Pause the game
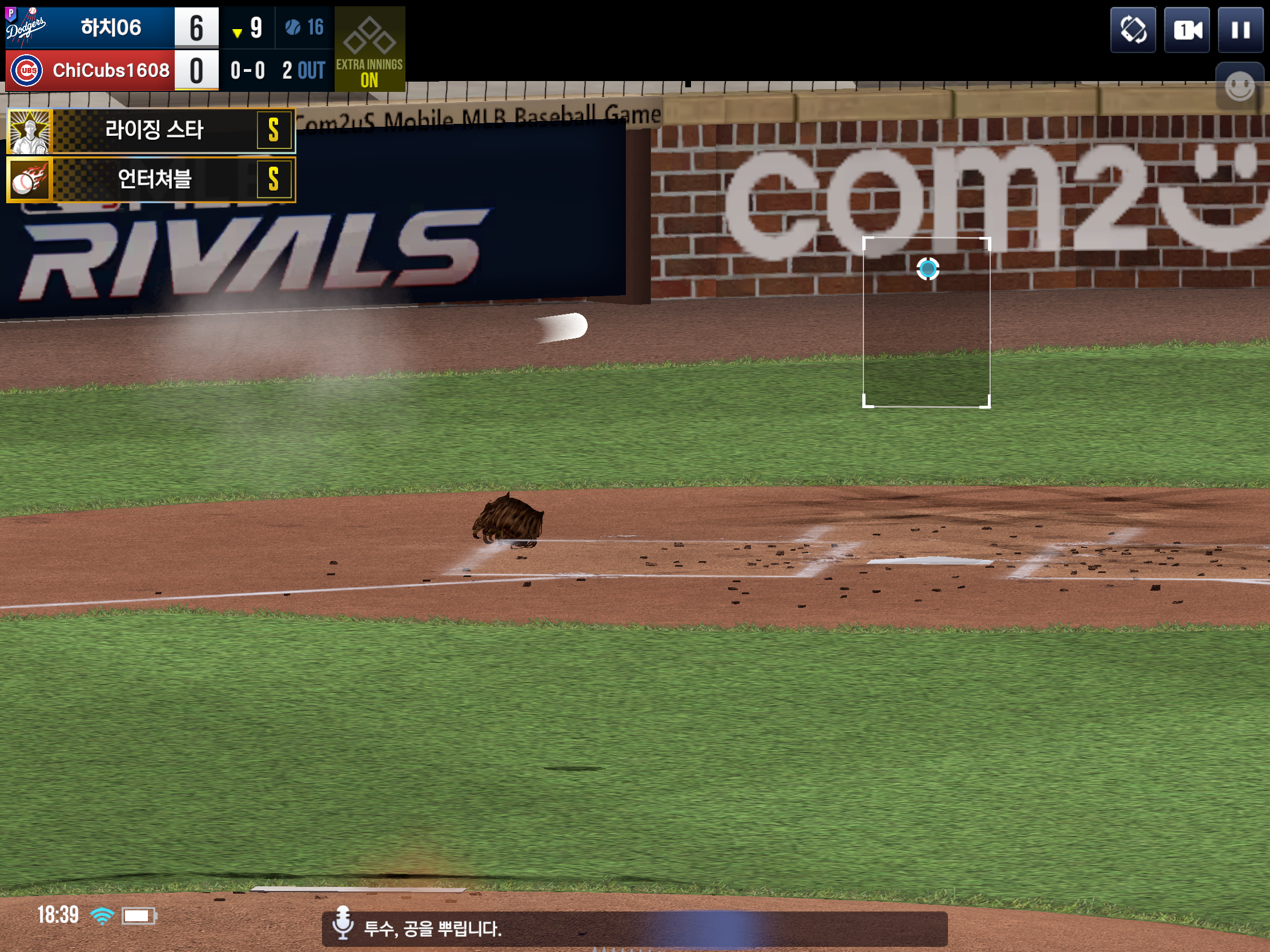 (1240, 30)
